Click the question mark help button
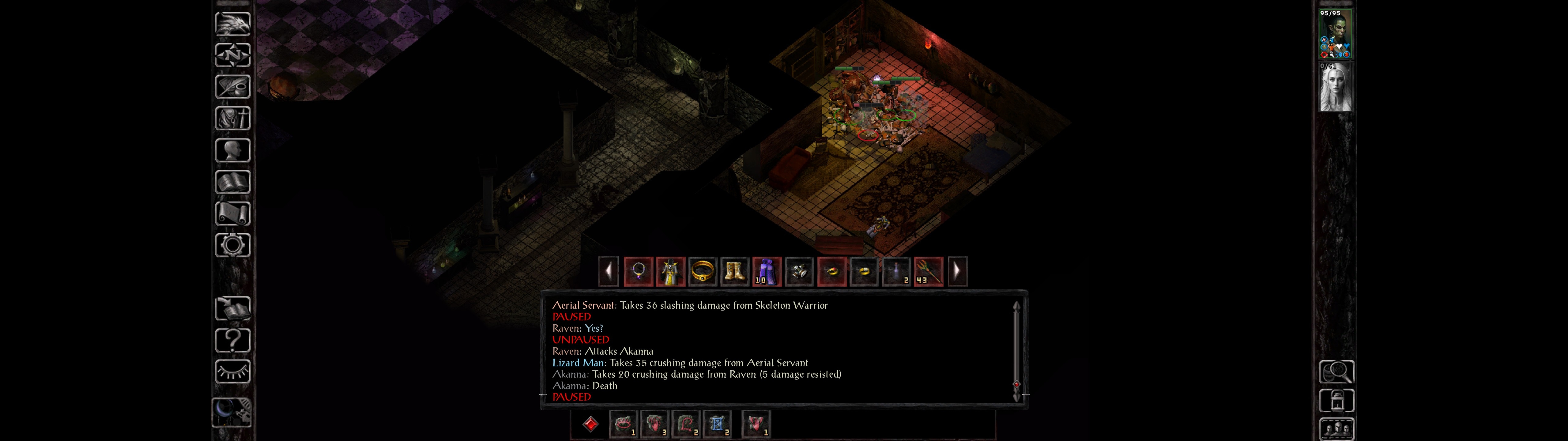The width and height of the screenshot is (1568, 441). 232,340
